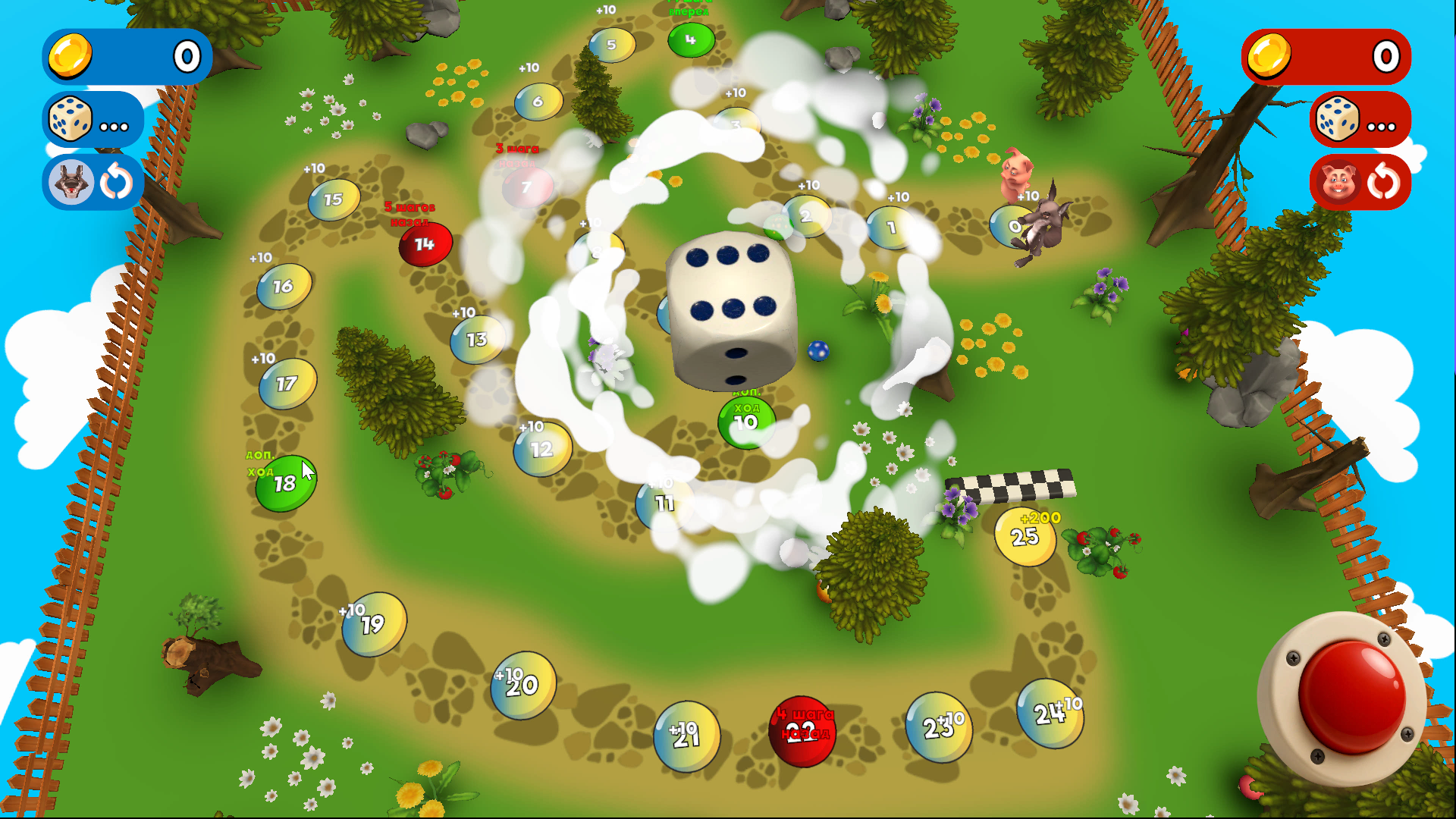
Task: Click the coin icon in the blue score bar
Action: click(71, 56)
